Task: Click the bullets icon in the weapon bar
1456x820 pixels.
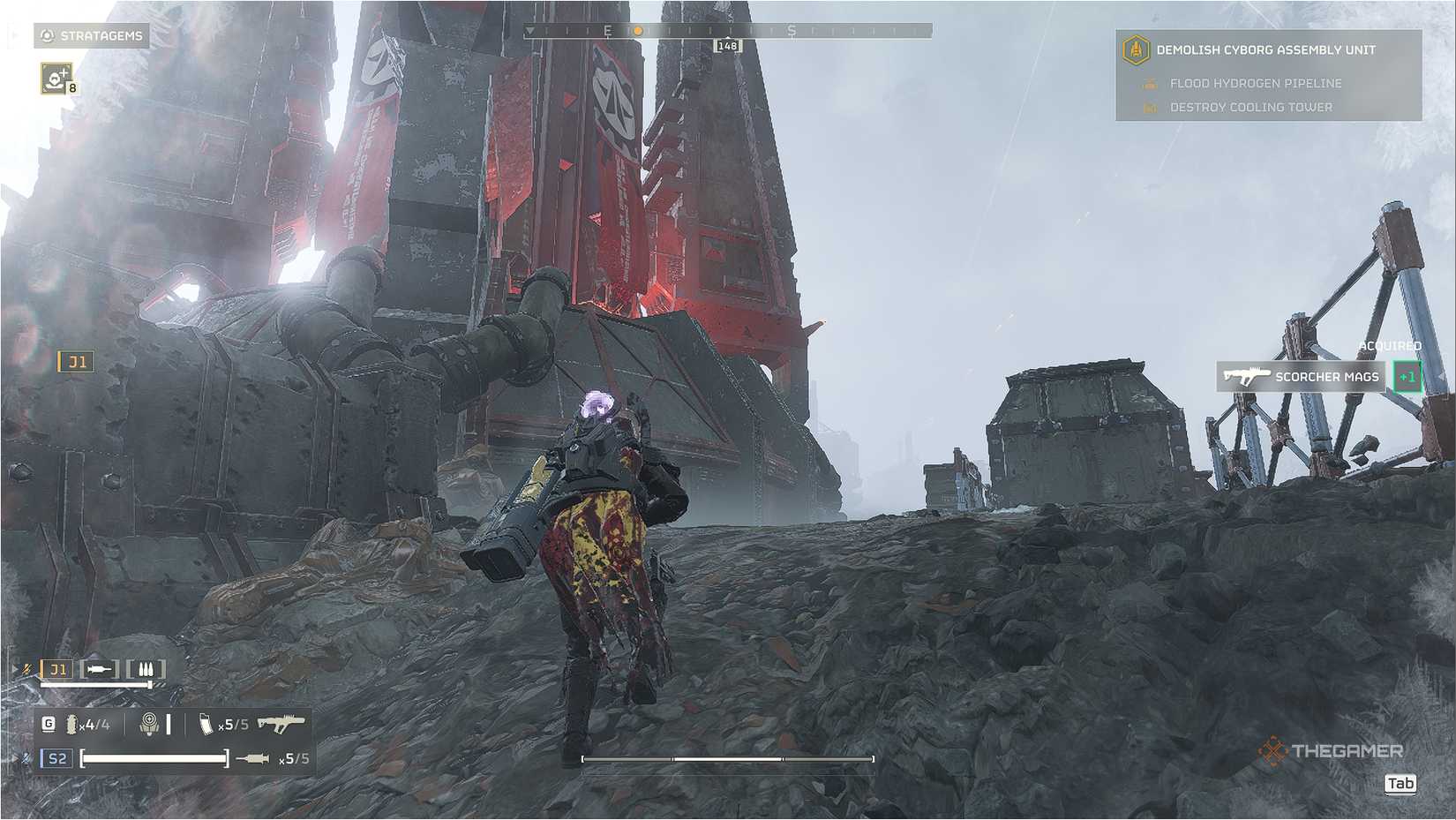Action: pyautogui.click(x=146, y=668)
